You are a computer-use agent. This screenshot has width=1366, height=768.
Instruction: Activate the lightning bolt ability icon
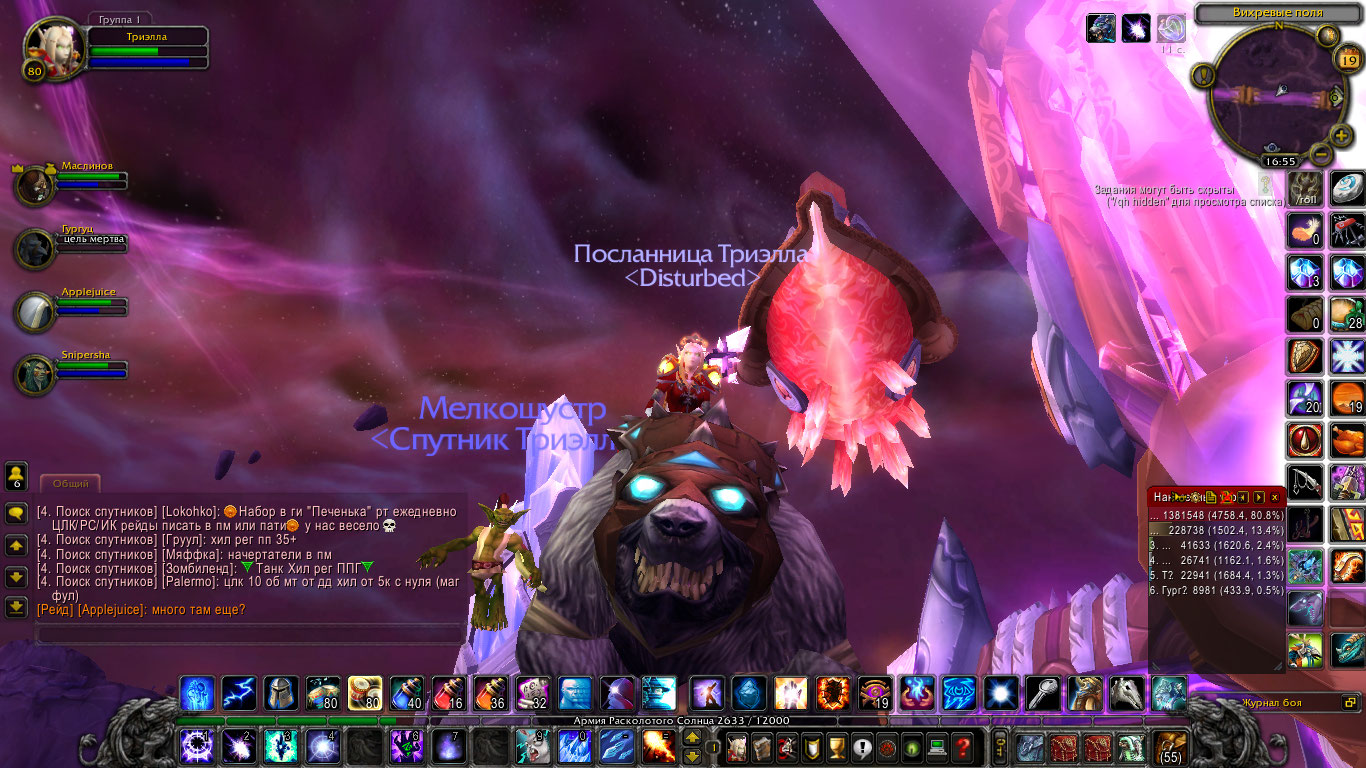(x=238, y=692)
